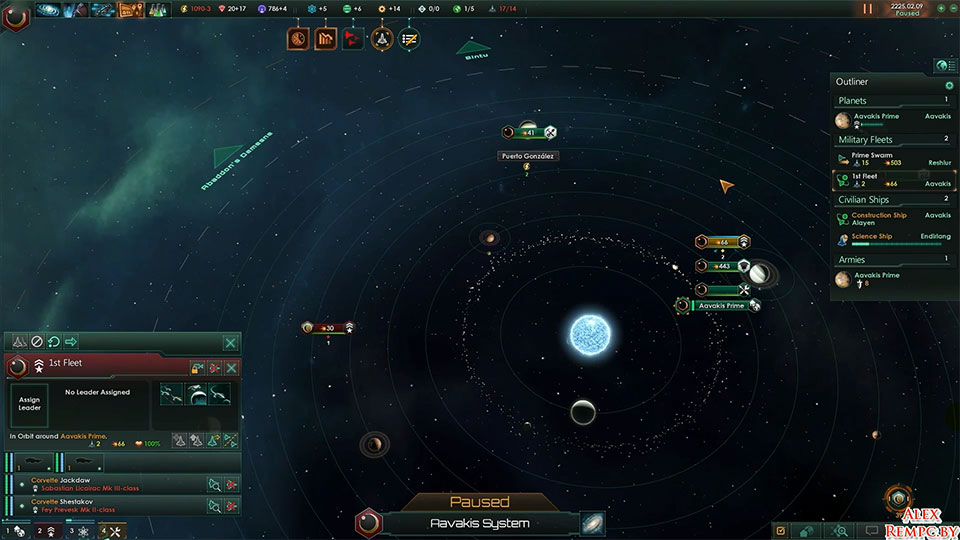Disband the Corvette Shestakov
This screenshot has width=960, height=540.
click(232, 506)
